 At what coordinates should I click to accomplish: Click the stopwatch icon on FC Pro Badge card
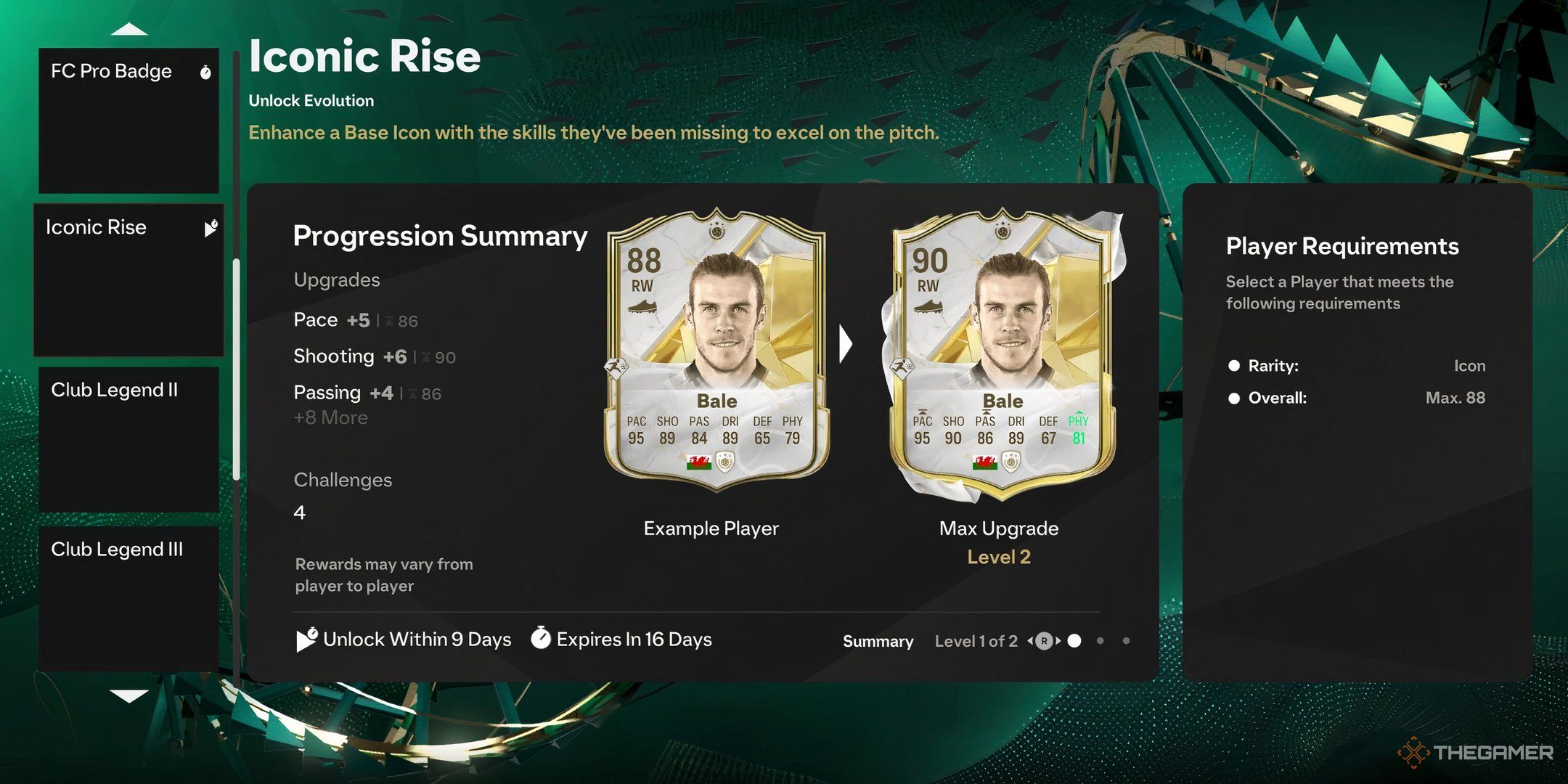pyautogui.click(x=205, y=72)
